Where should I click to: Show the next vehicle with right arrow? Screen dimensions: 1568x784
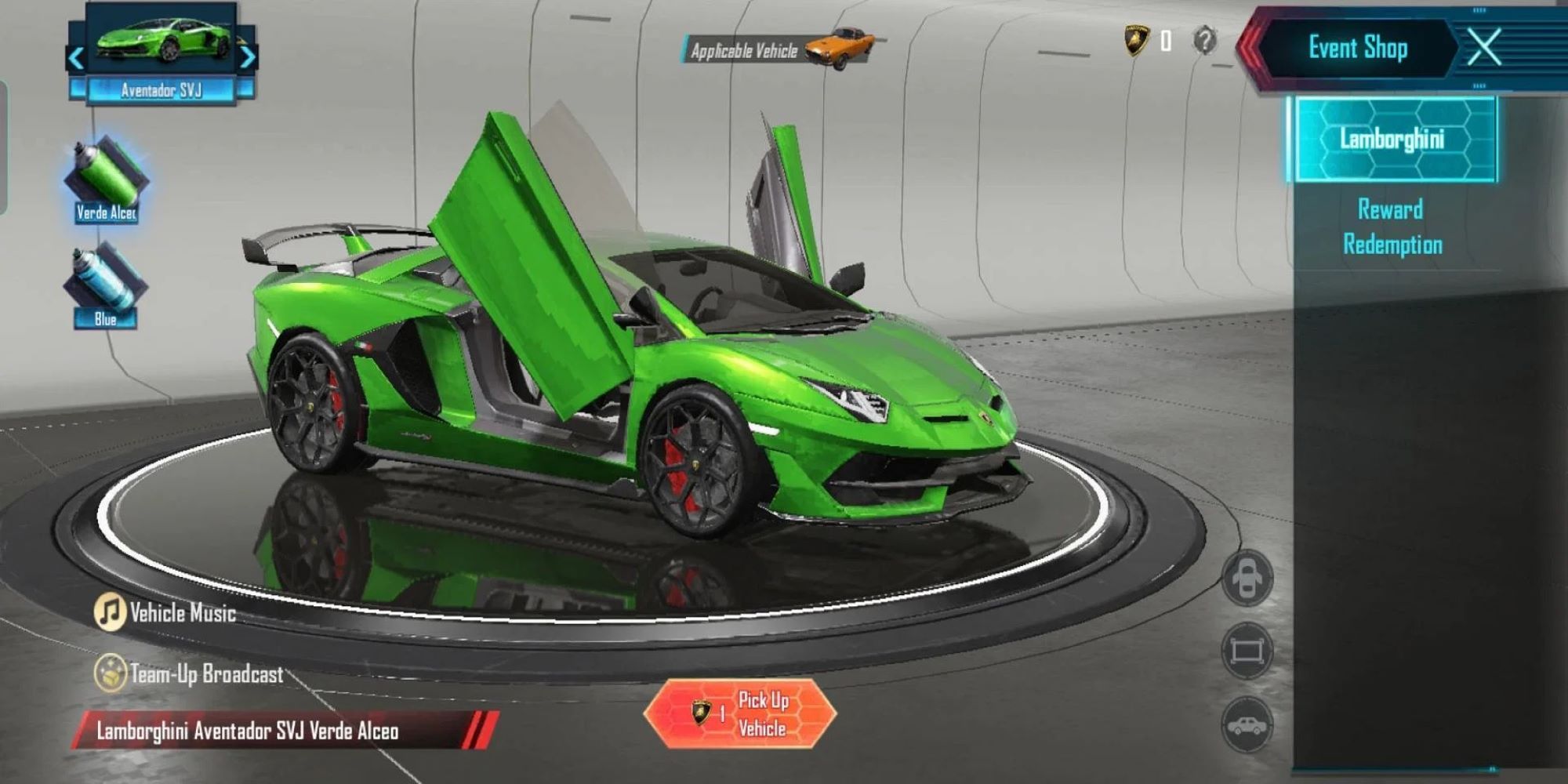click(247, 57)
